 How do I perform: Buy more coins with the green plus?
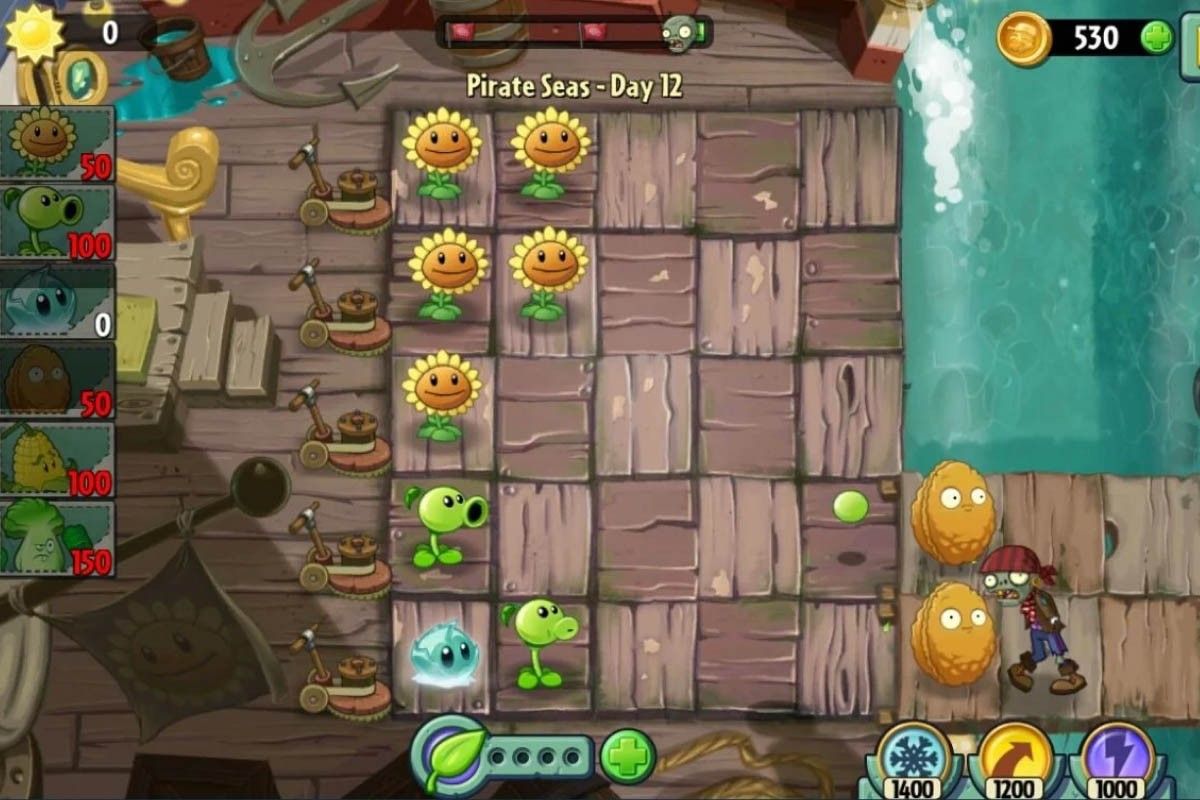click(1157, 38)
